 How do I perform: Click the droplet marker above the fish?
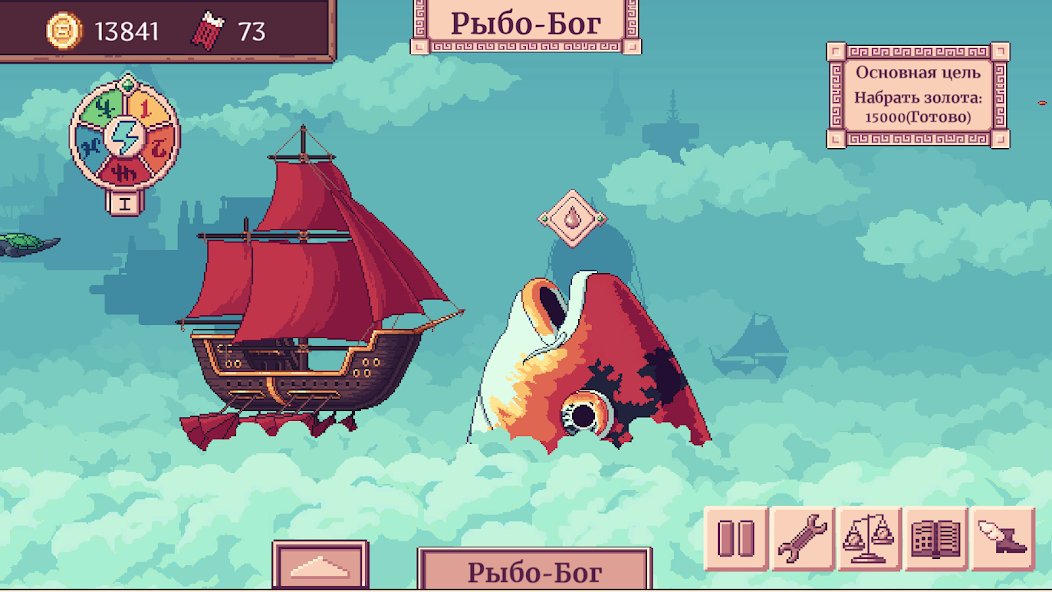571,217
